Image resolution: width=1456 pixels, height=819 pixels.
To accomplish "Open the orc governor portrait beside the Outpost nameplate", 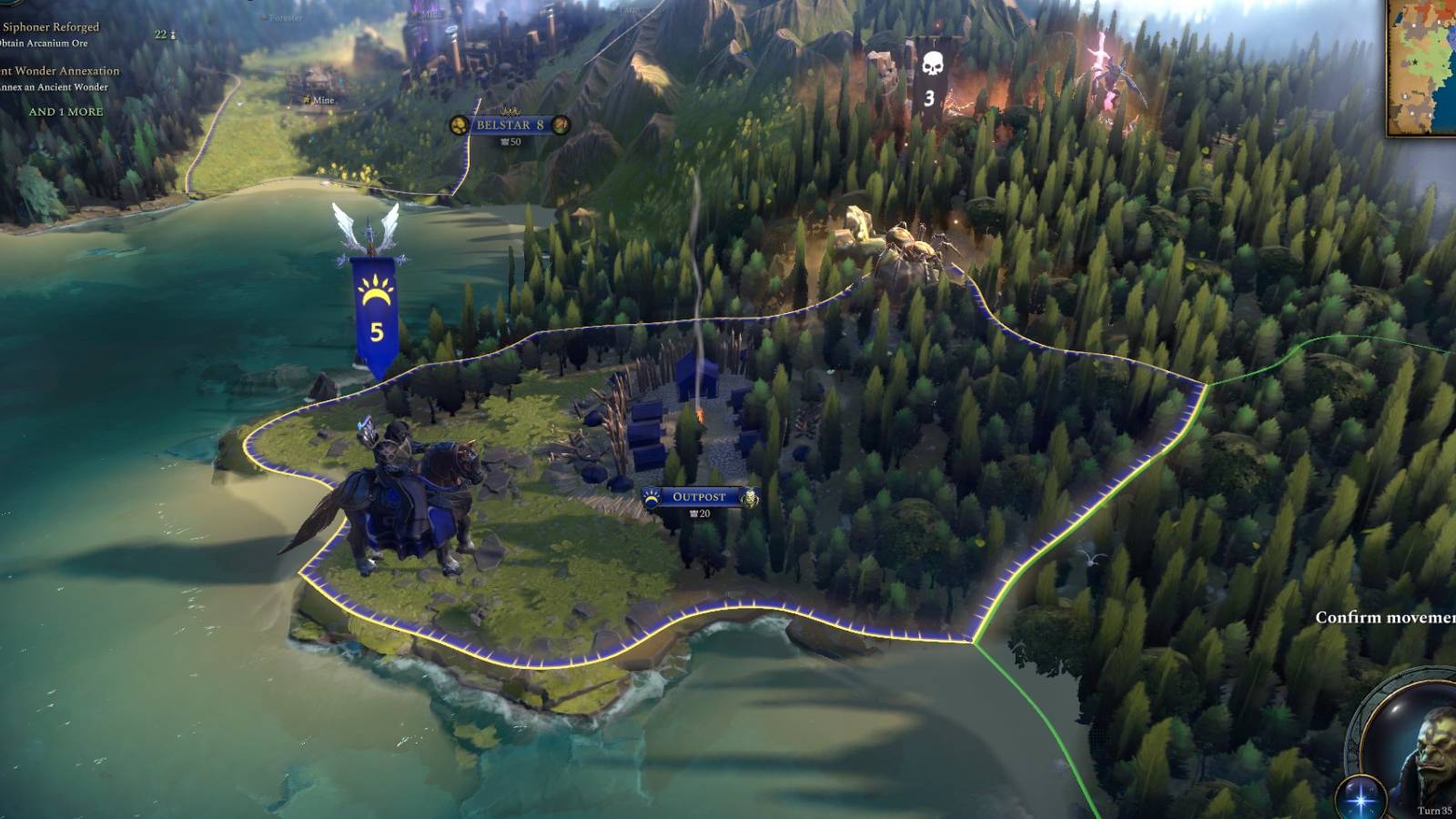I will 751,498.
